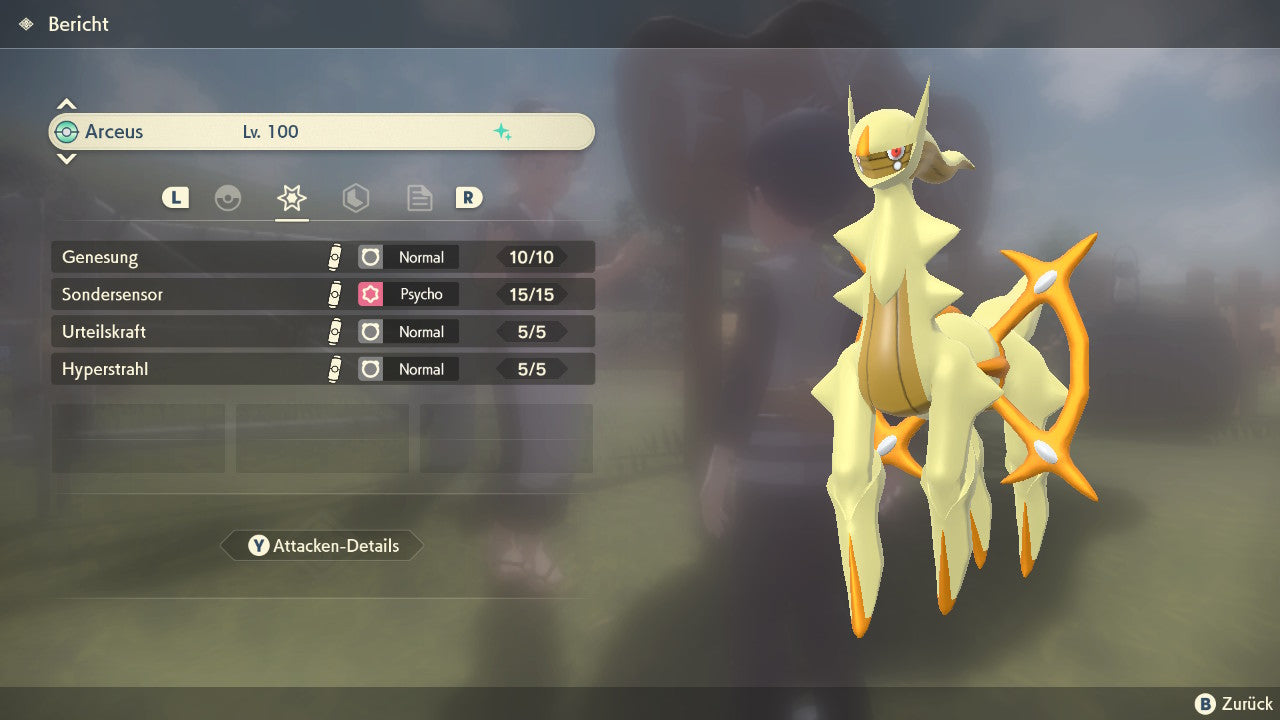This screenshot has width=1280, height=720.
Task: Open the star-shaped moves tab
Action: (x=291, y=198)
